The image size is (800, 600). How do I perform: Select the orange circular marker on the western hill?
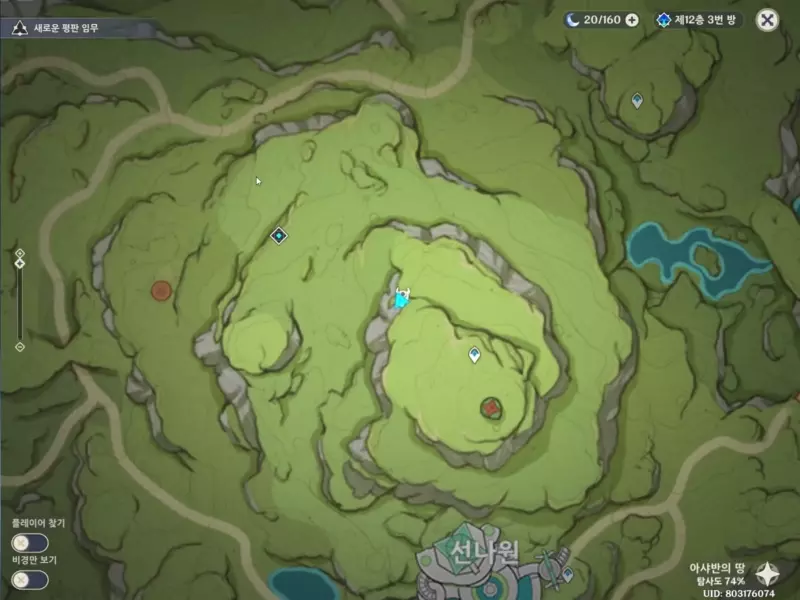coord(161,291)
